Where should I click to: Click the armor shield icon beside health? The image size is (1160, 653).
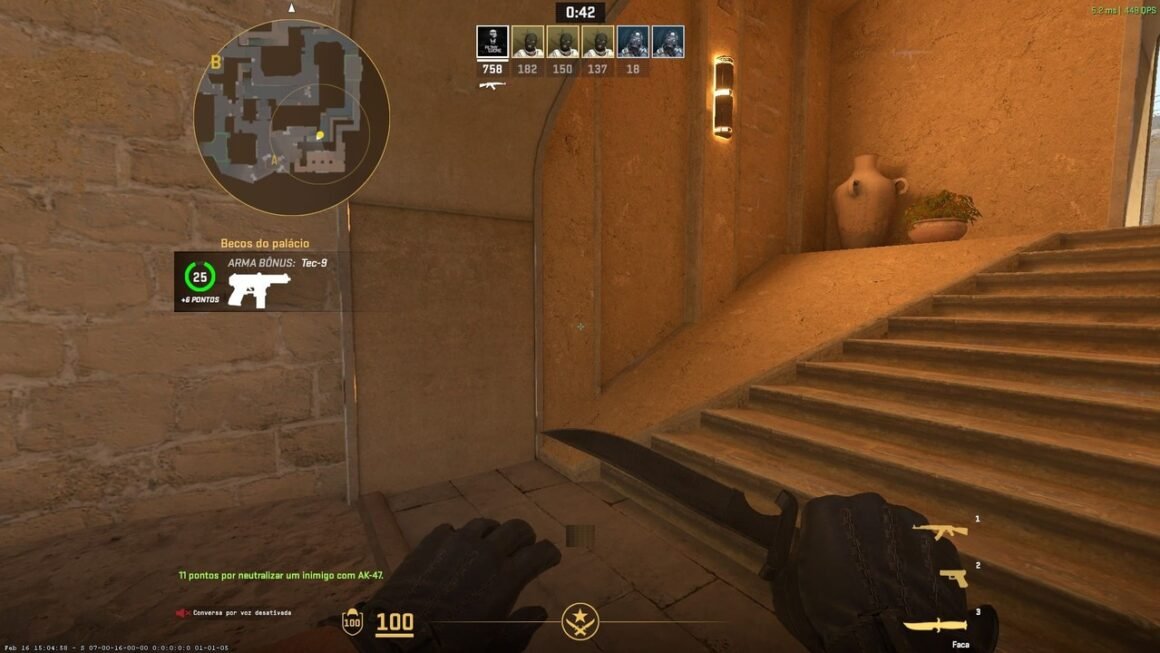click(352, 622)
